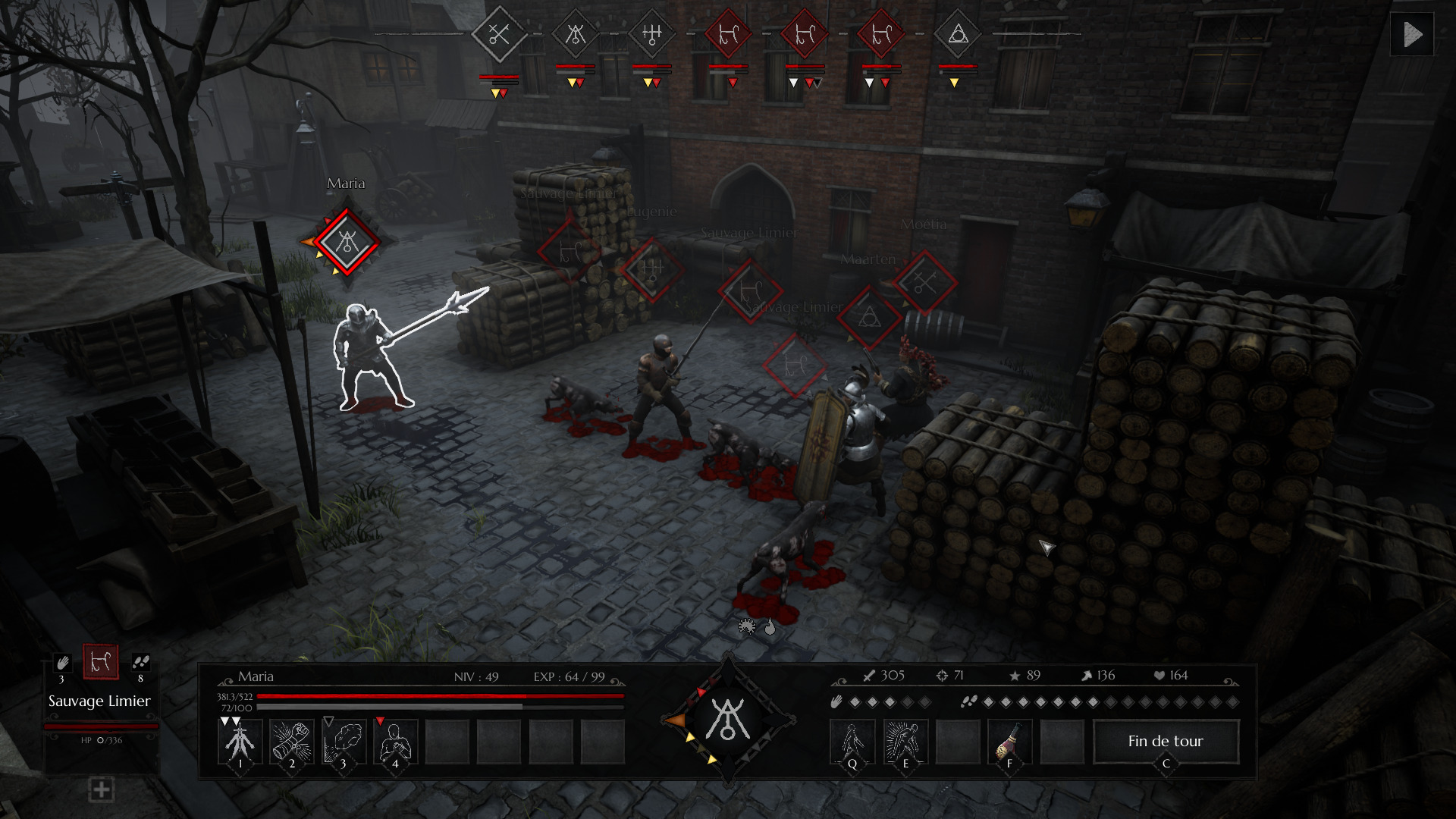The image size is (1456, 819).
Task: Select the walking figure action marked Q
Action: [x=852, y=741]
